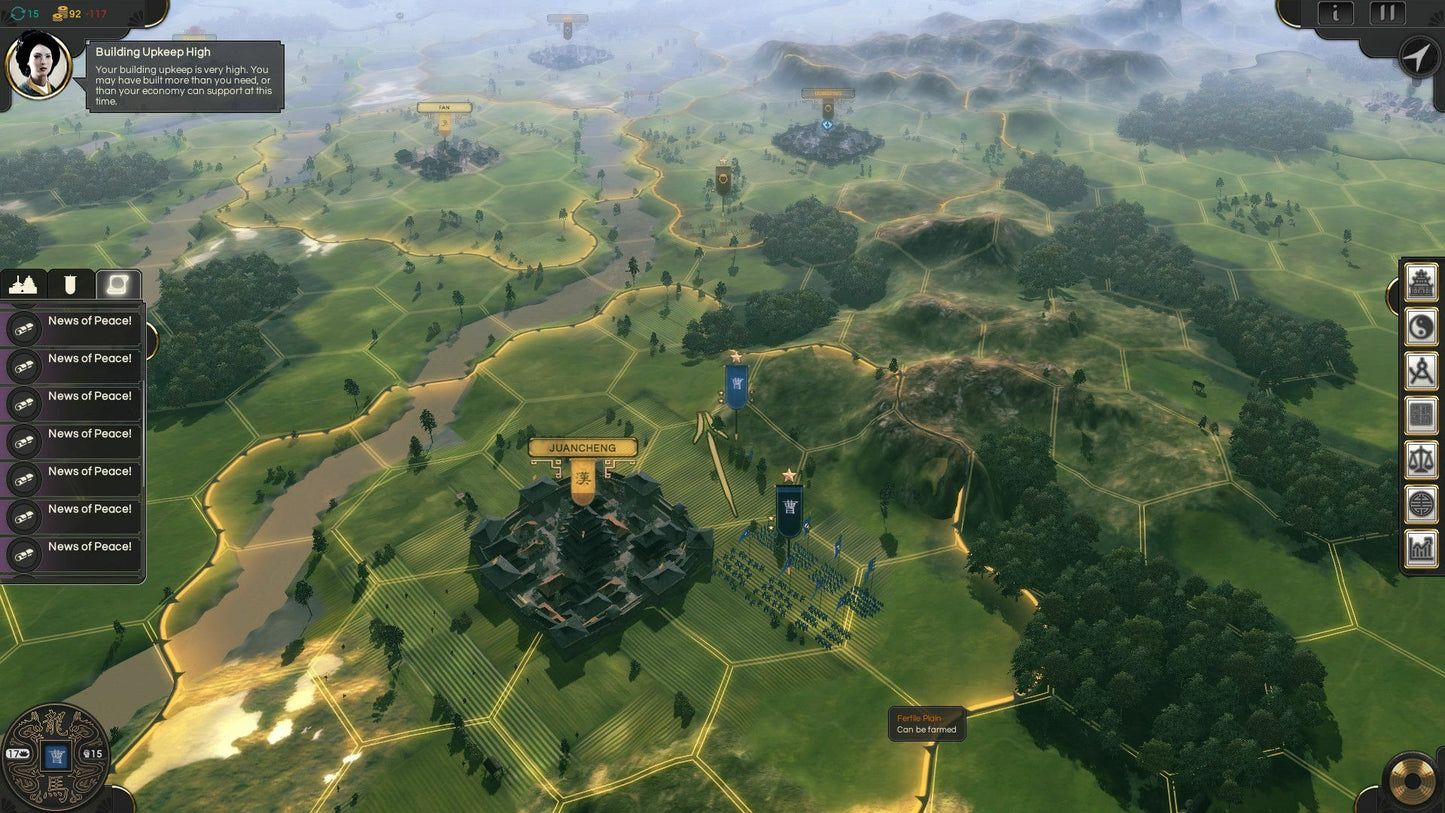
Task: Click the edicts scroll icon on the sidebar
Action: [1420, 413]
